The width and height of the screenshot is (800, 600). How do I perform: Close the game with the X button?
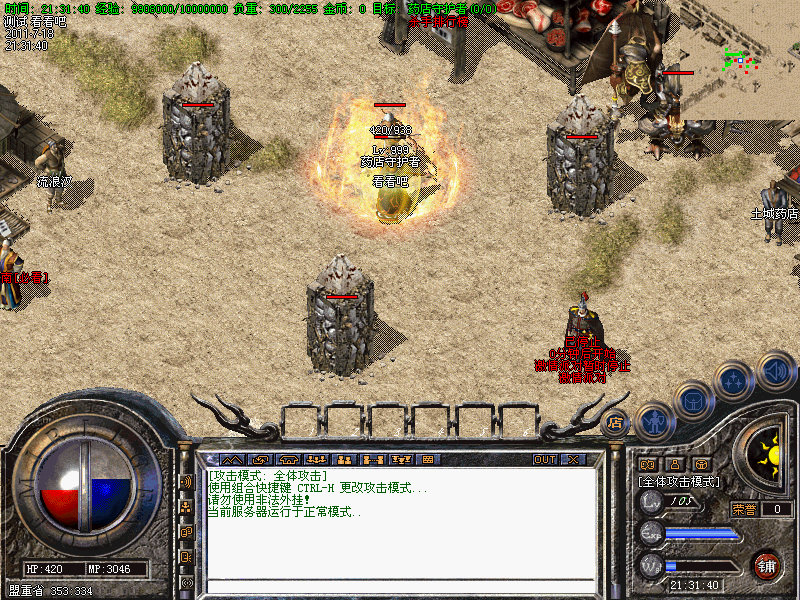pyautogui.click(x=573, y=460)
